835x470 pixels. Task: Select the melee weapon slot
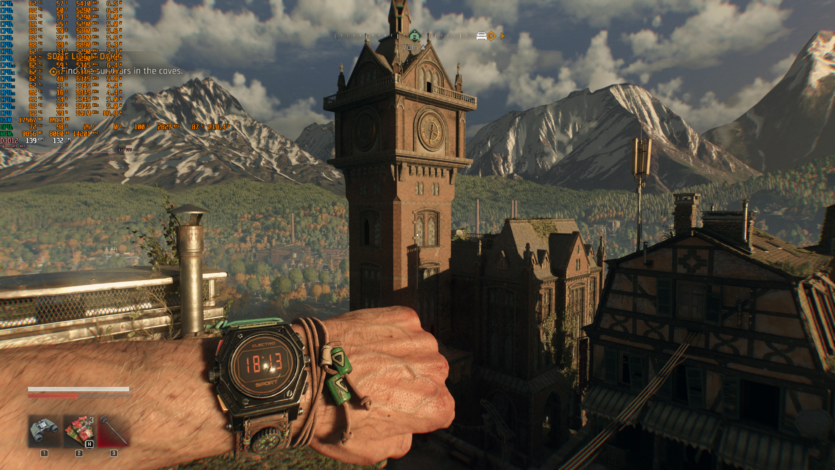point(113,431)
